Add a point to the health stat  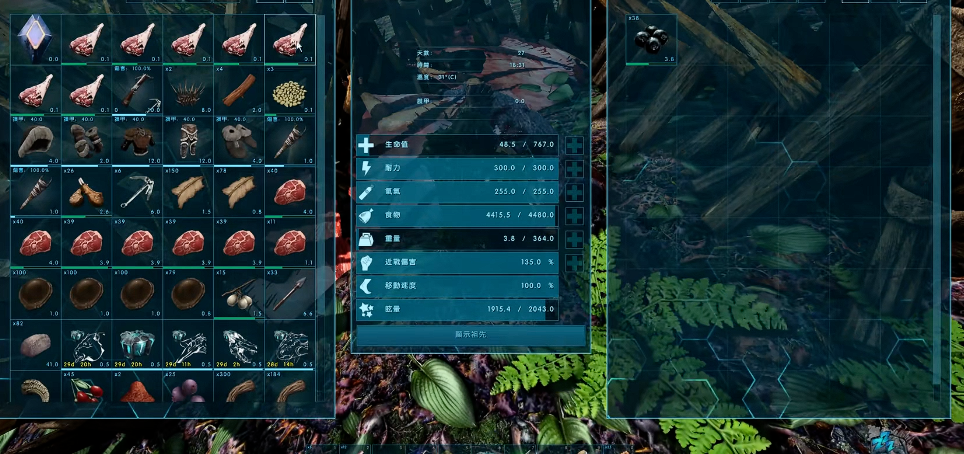(x=574, y=145)
